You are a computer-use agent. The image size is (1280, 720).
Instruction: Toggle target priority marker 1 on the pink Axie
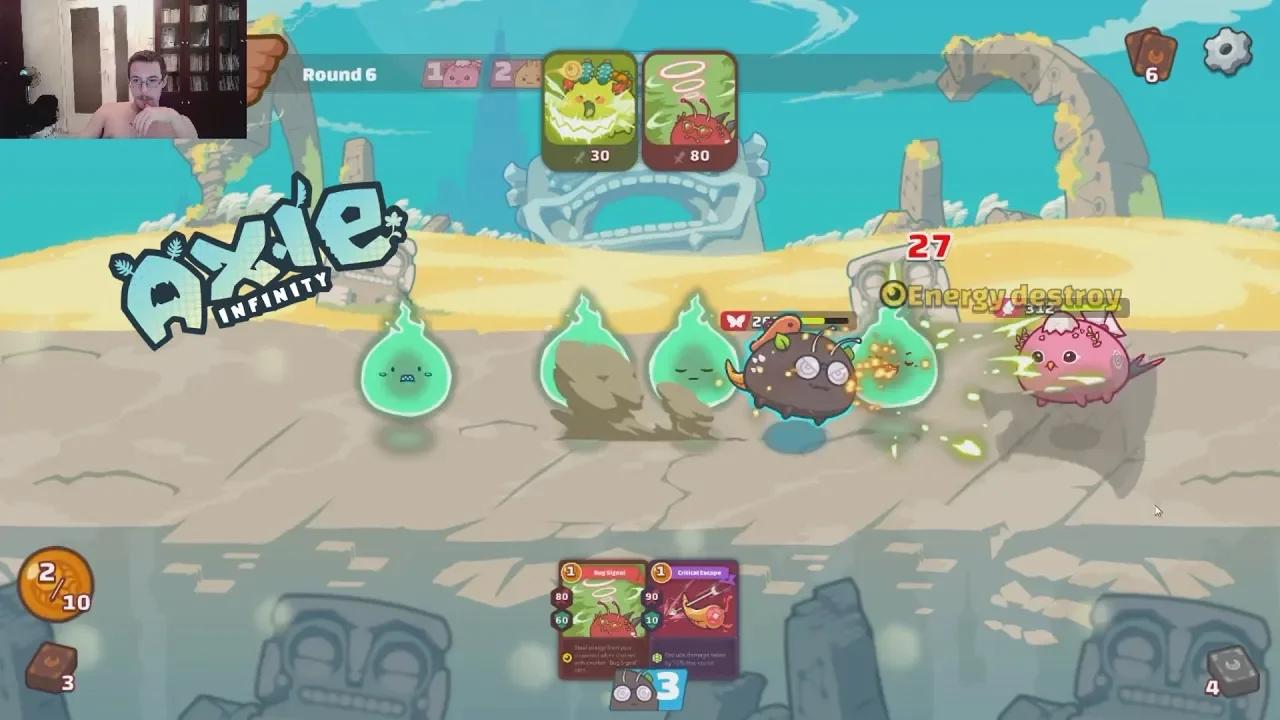pos(450,72)
